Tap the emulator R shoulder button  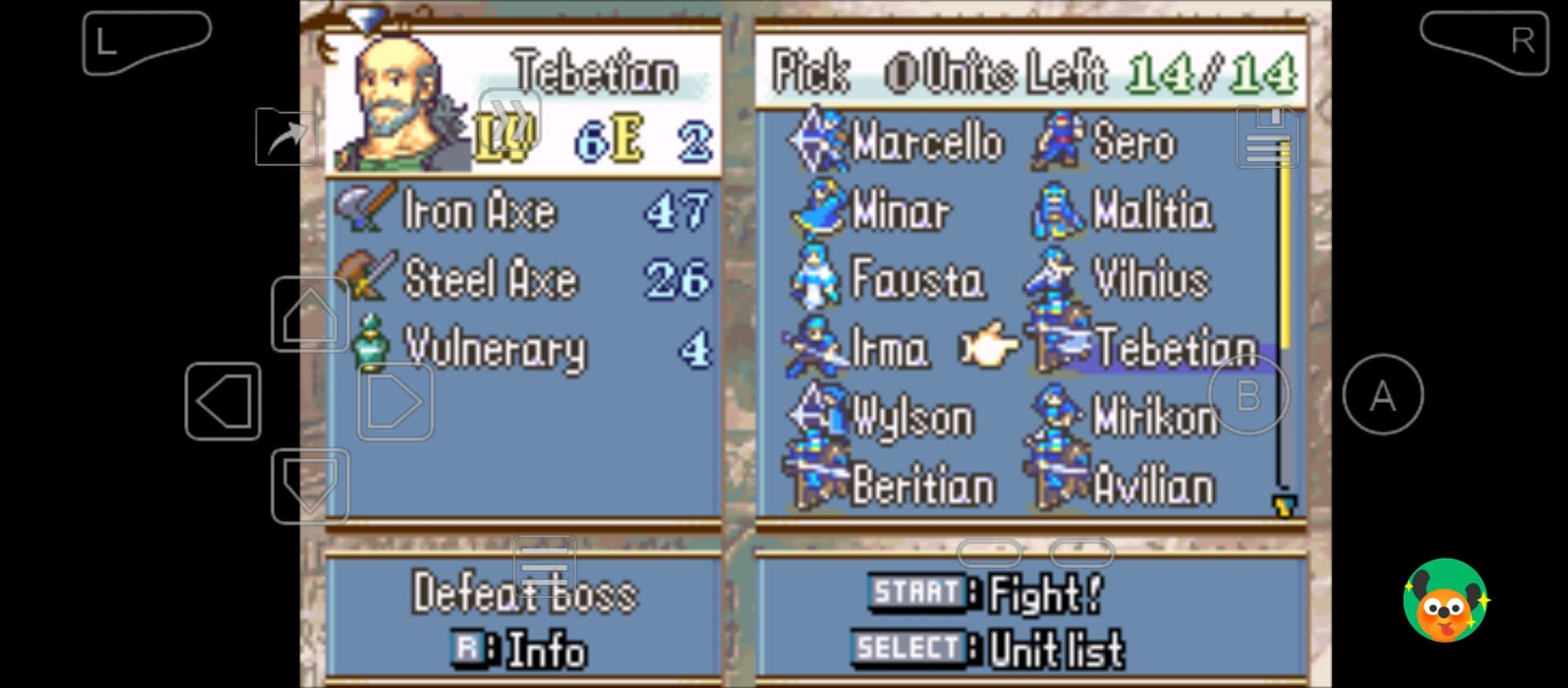[x=1485, y=42]
